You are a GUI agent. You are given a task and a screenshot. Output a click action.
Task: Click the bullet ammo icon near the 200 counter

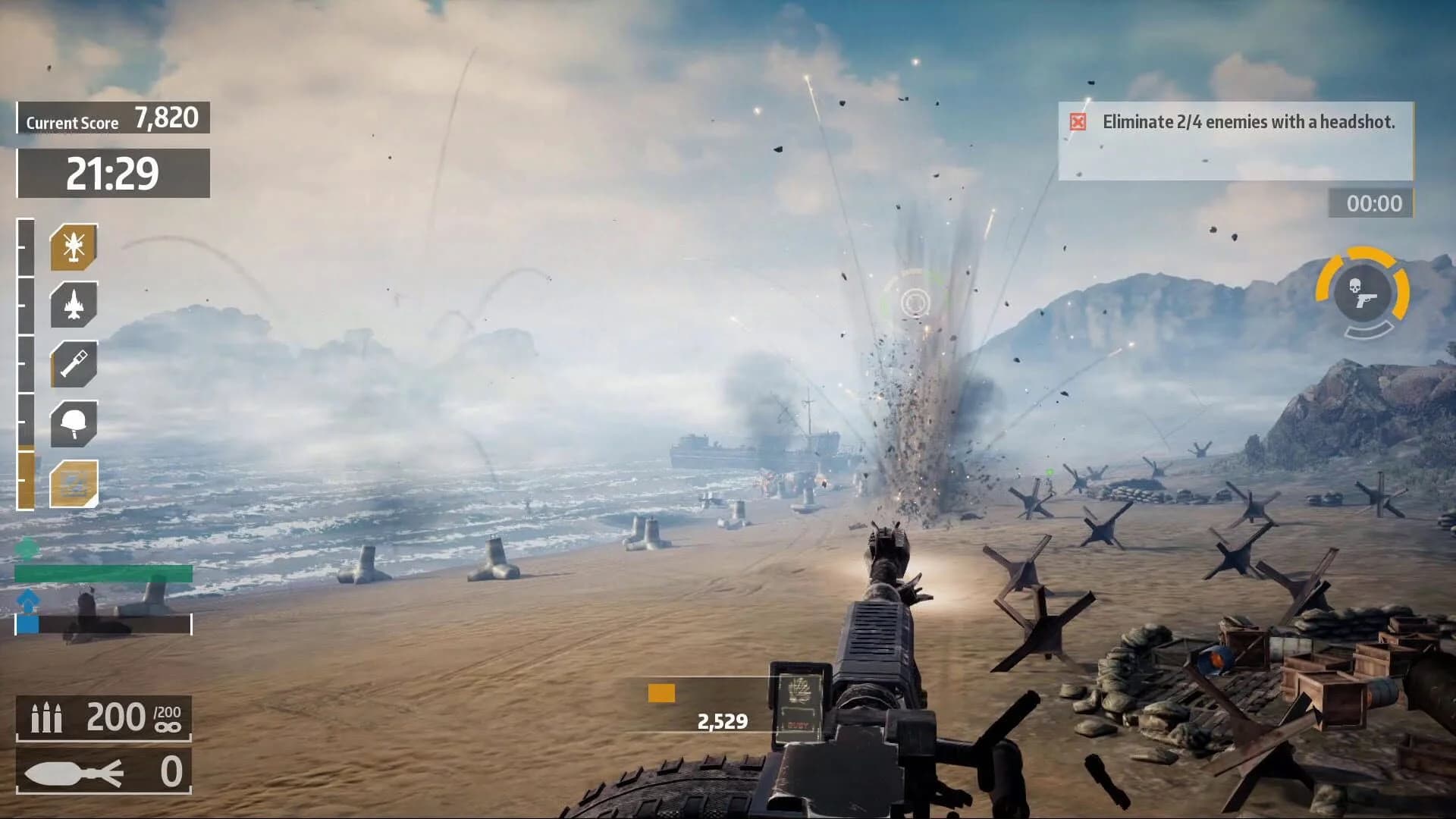tap(45, 716)
